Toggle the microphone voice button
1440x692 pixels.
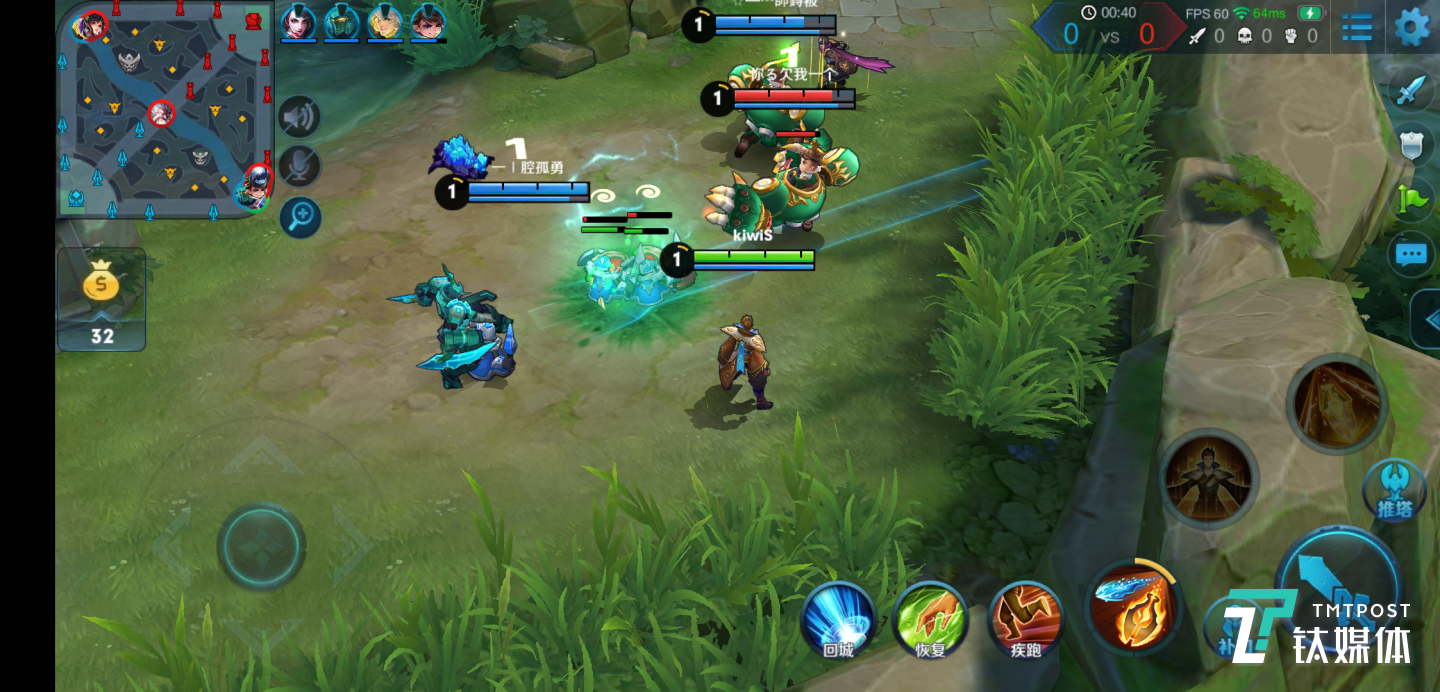(299, 167)
